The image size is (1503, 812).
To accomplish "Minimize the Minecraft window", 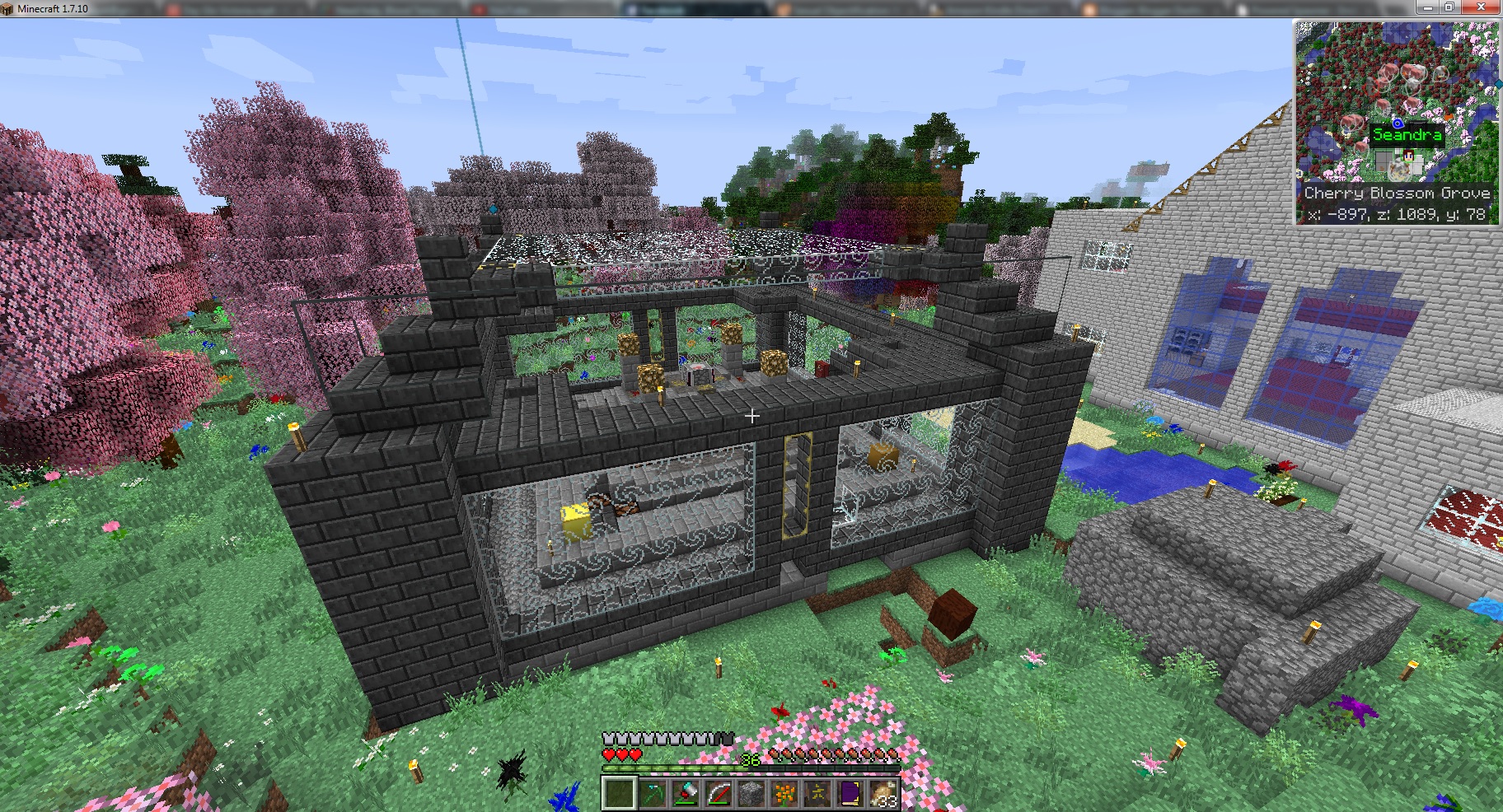I will coord(1430,7).
